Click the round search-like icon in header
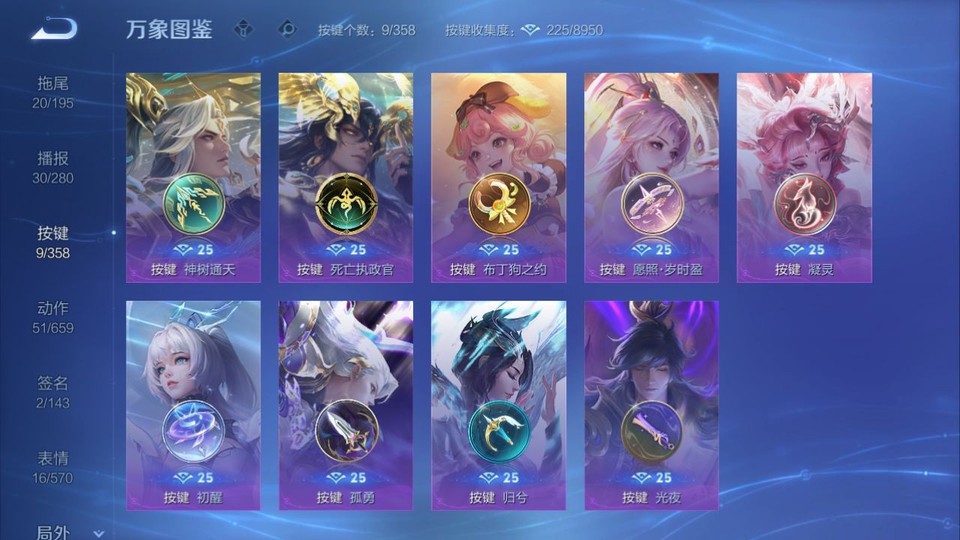Viewport: 960px width, 540px height. click(287, 30)
